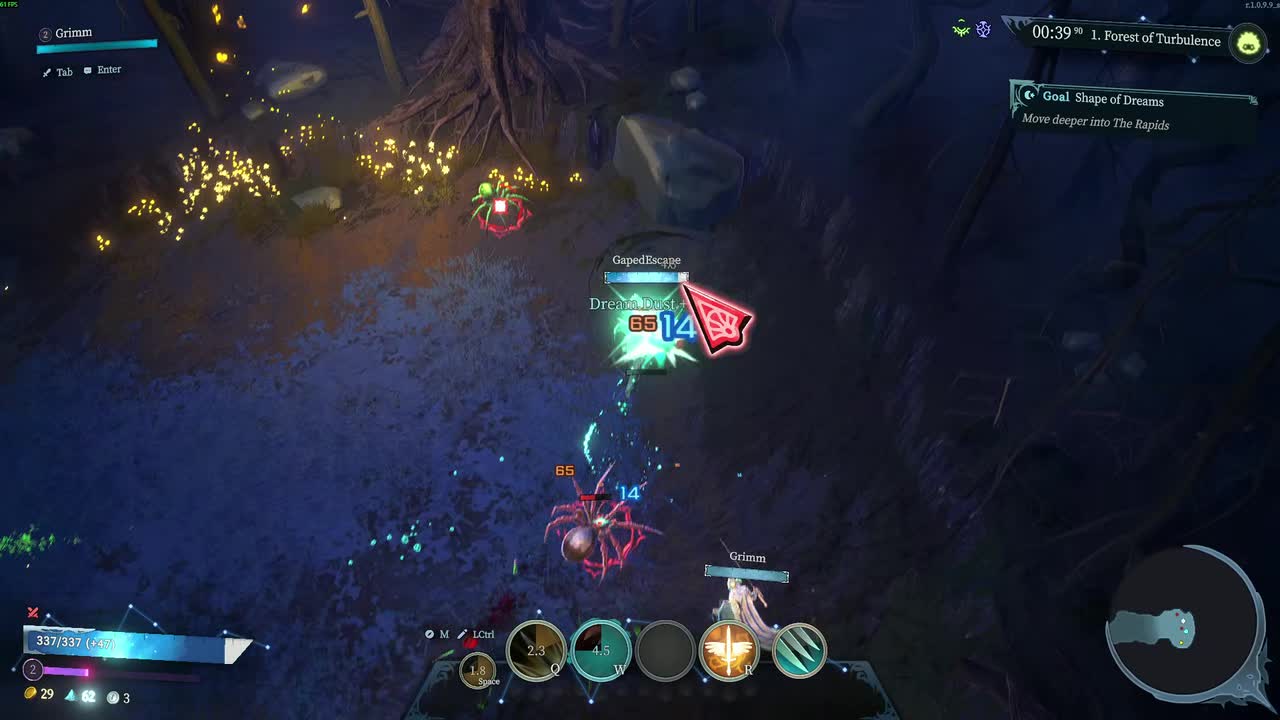Image resolution: width=1280 pixels, height=720 pixels.
Task: Select the Q ability icon
Action: [x=535, y=650]
